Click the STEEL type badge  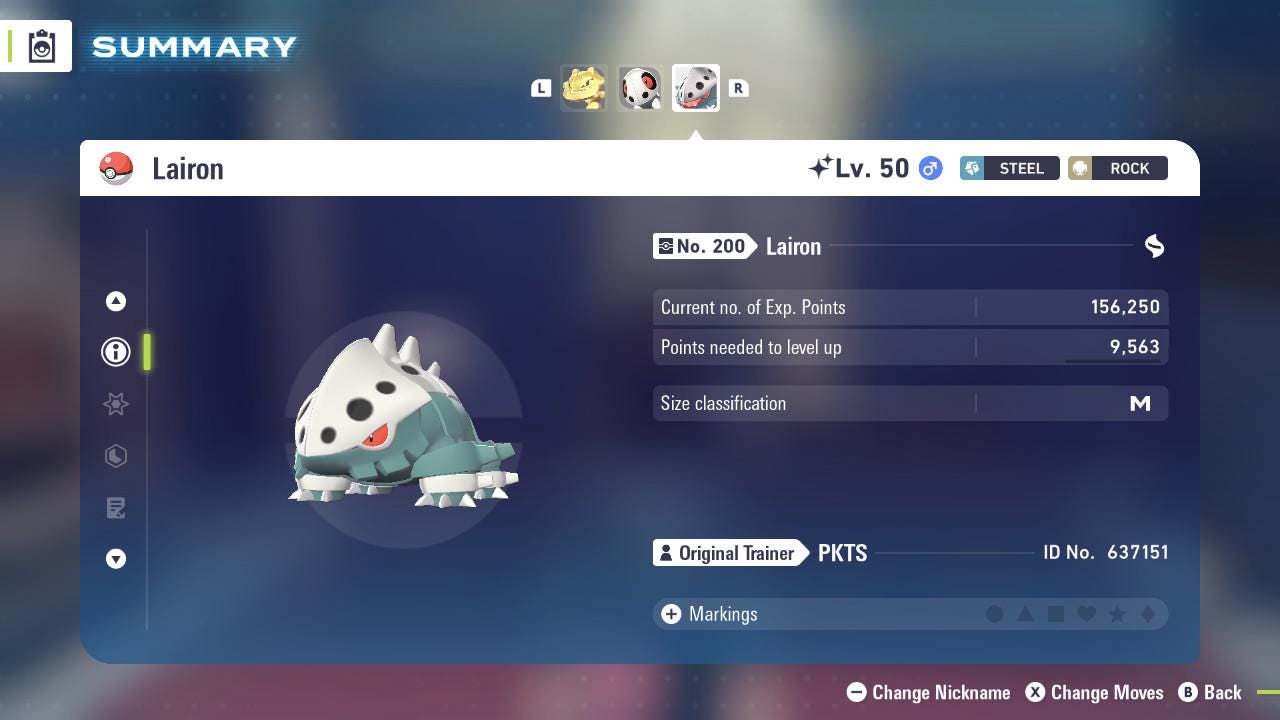coord(1009,168)
